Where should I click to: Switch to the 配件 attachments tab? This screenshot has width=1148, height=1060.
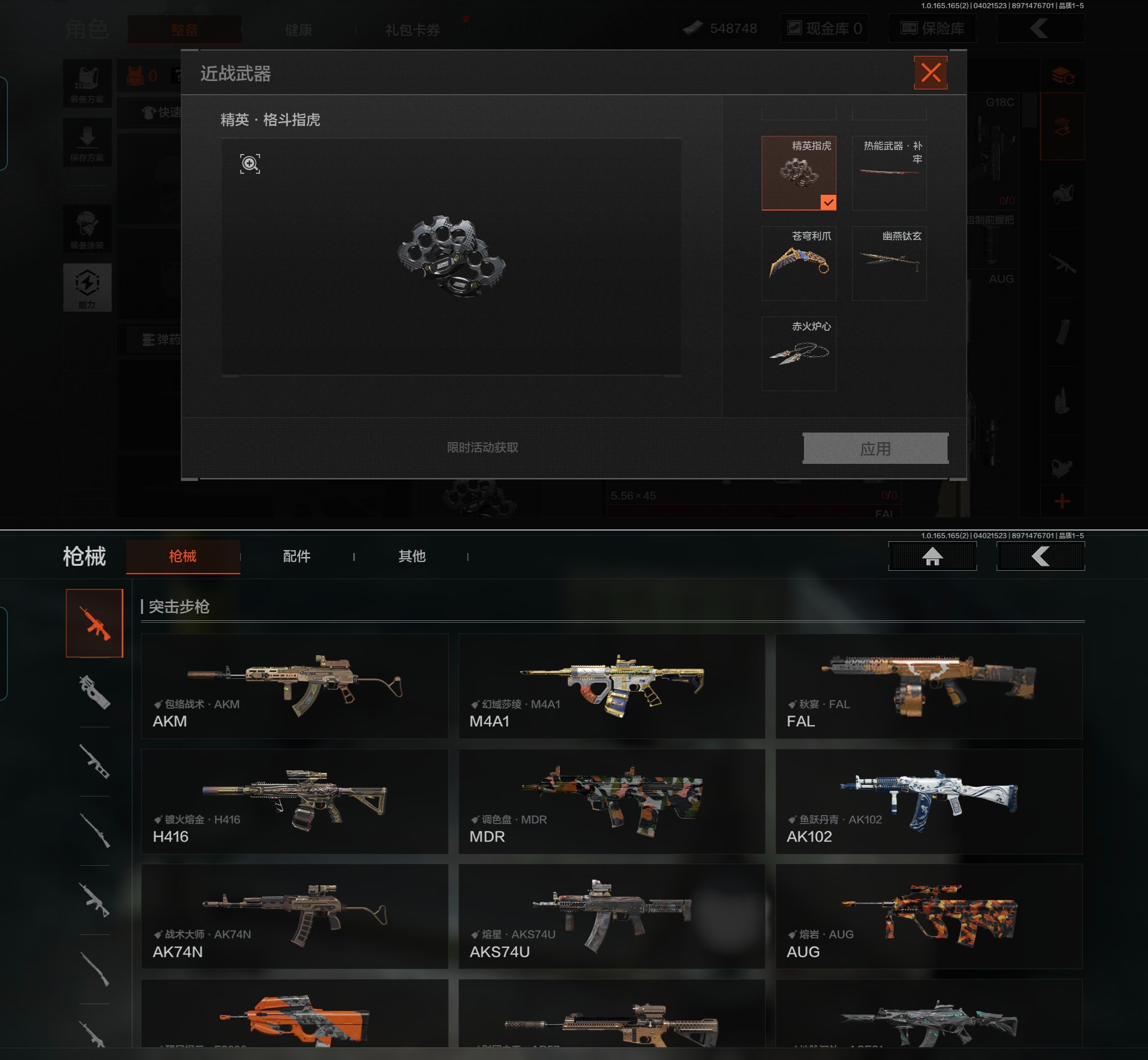coord(296,556)
